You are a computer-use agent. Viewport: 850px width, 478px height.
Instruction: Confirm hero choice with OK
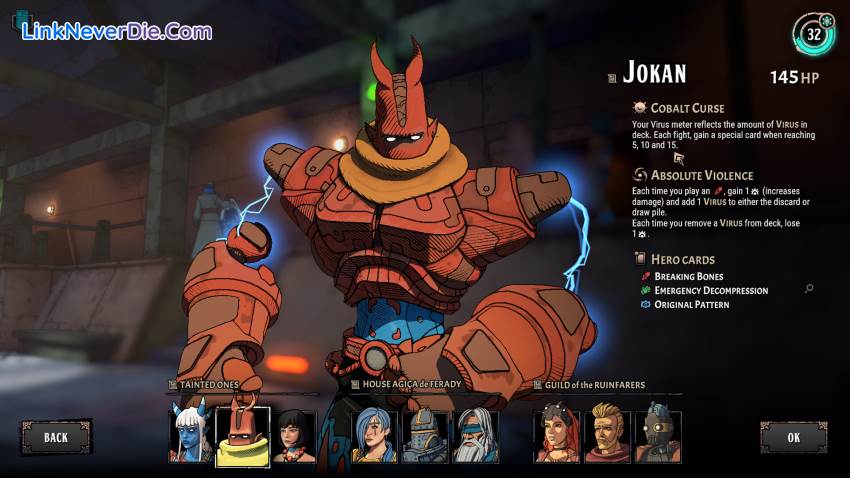click(x=793, y=437)
